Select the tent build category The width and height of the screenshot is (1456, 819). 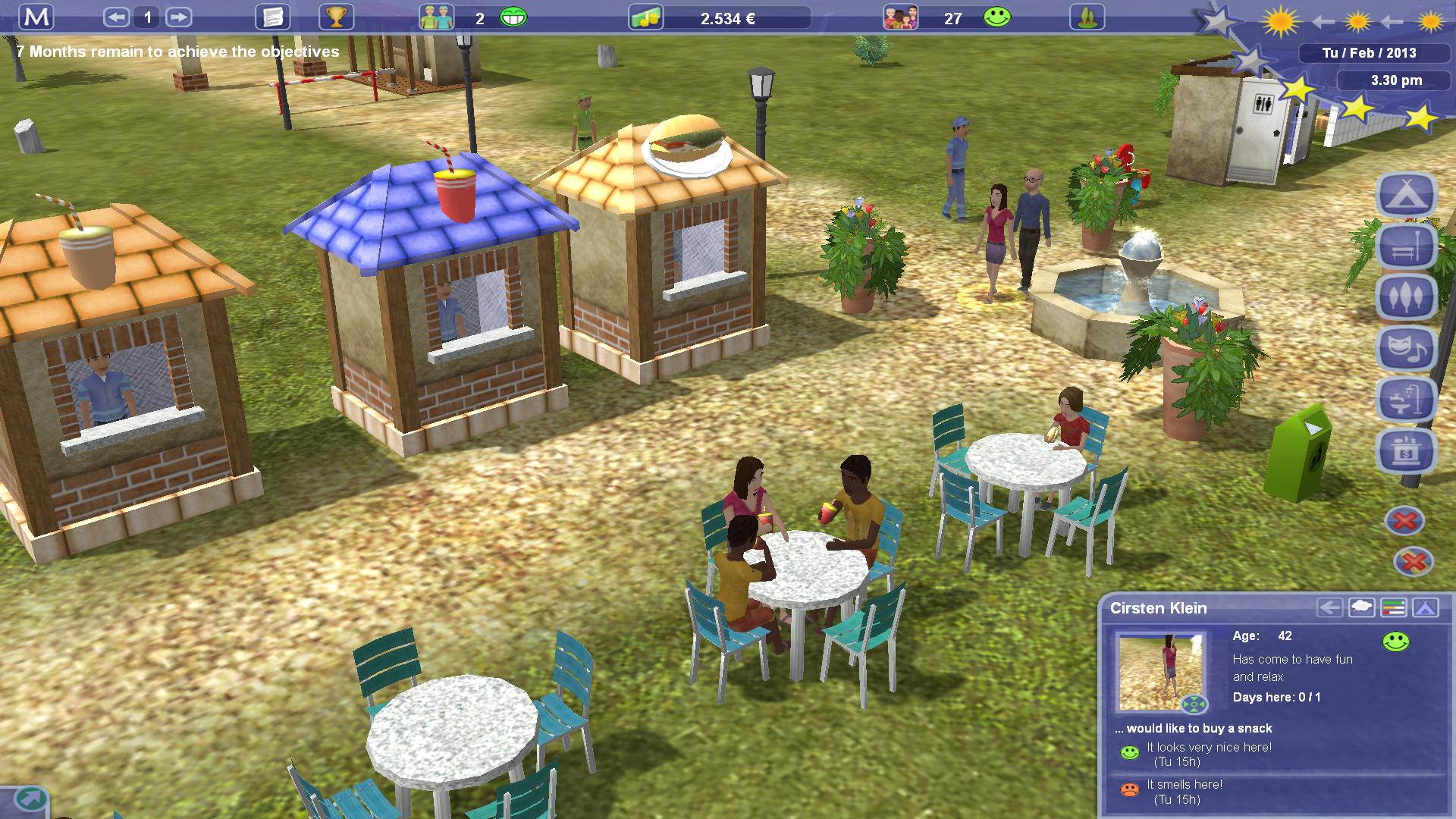coord(1406,196)
